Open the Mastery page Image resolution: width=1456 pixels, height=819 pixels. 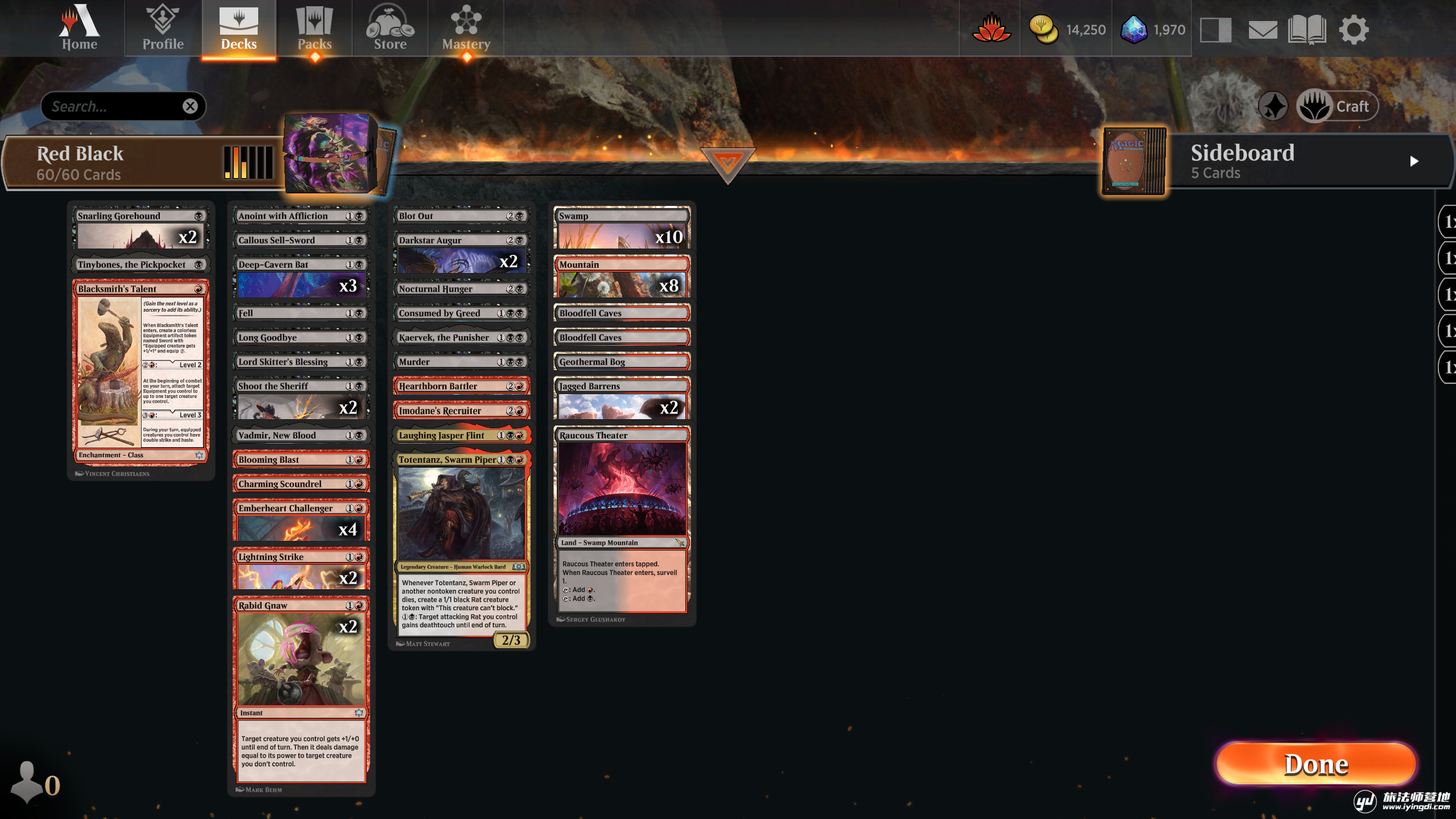click(466, 27)
